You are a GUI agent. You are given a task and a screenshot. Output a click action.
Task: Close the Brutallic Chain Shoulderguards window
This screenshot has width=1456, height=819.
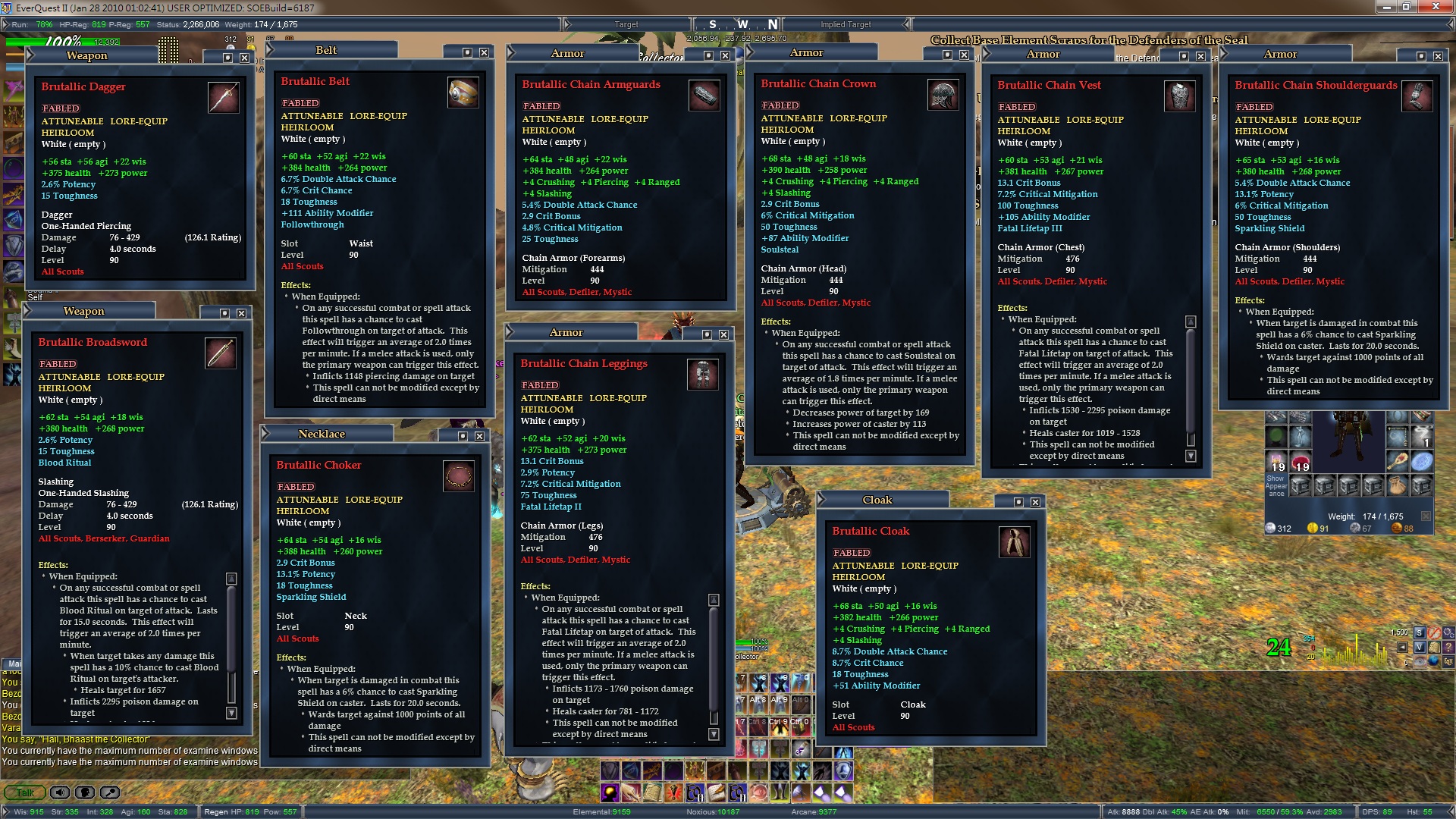(1438, 56)
